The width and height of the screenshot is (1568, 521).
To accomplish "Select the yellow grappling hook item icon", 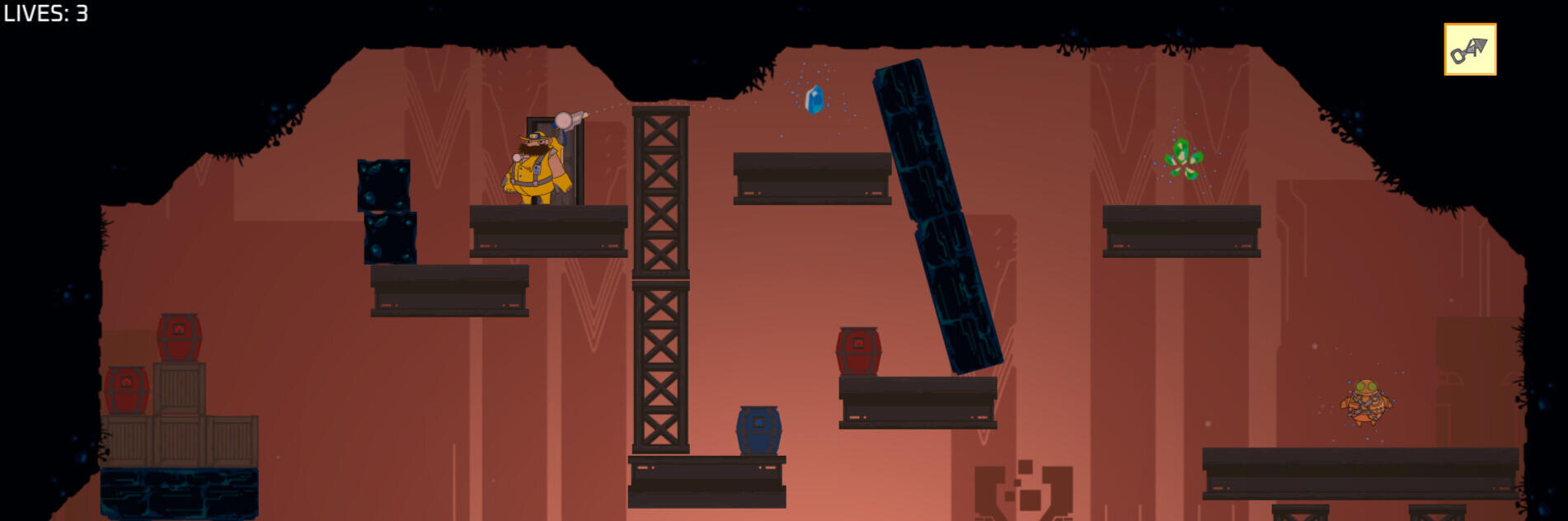I will tap(1469, 49).
